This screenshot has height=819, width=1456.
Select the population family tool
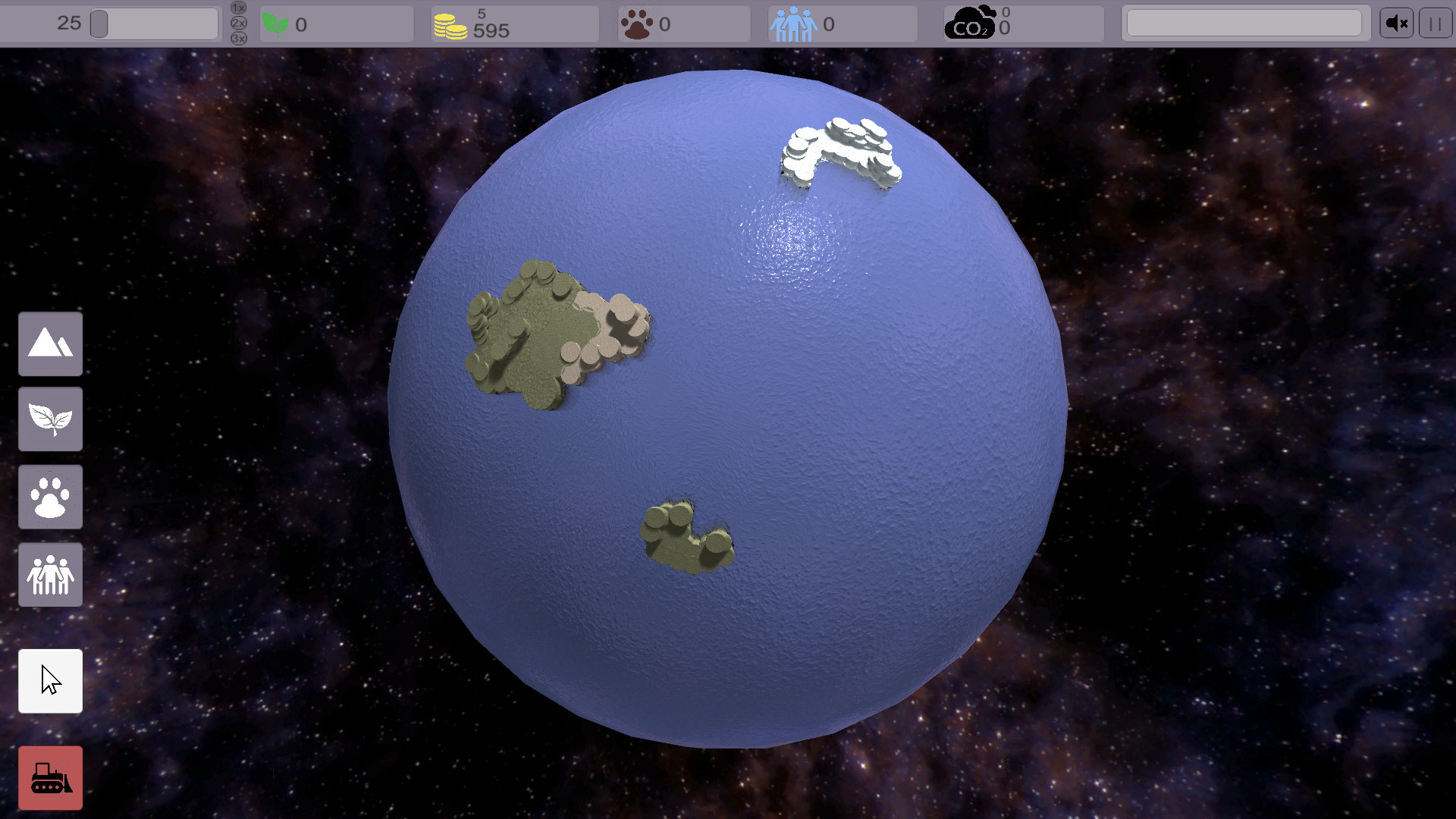pos(50,574)
